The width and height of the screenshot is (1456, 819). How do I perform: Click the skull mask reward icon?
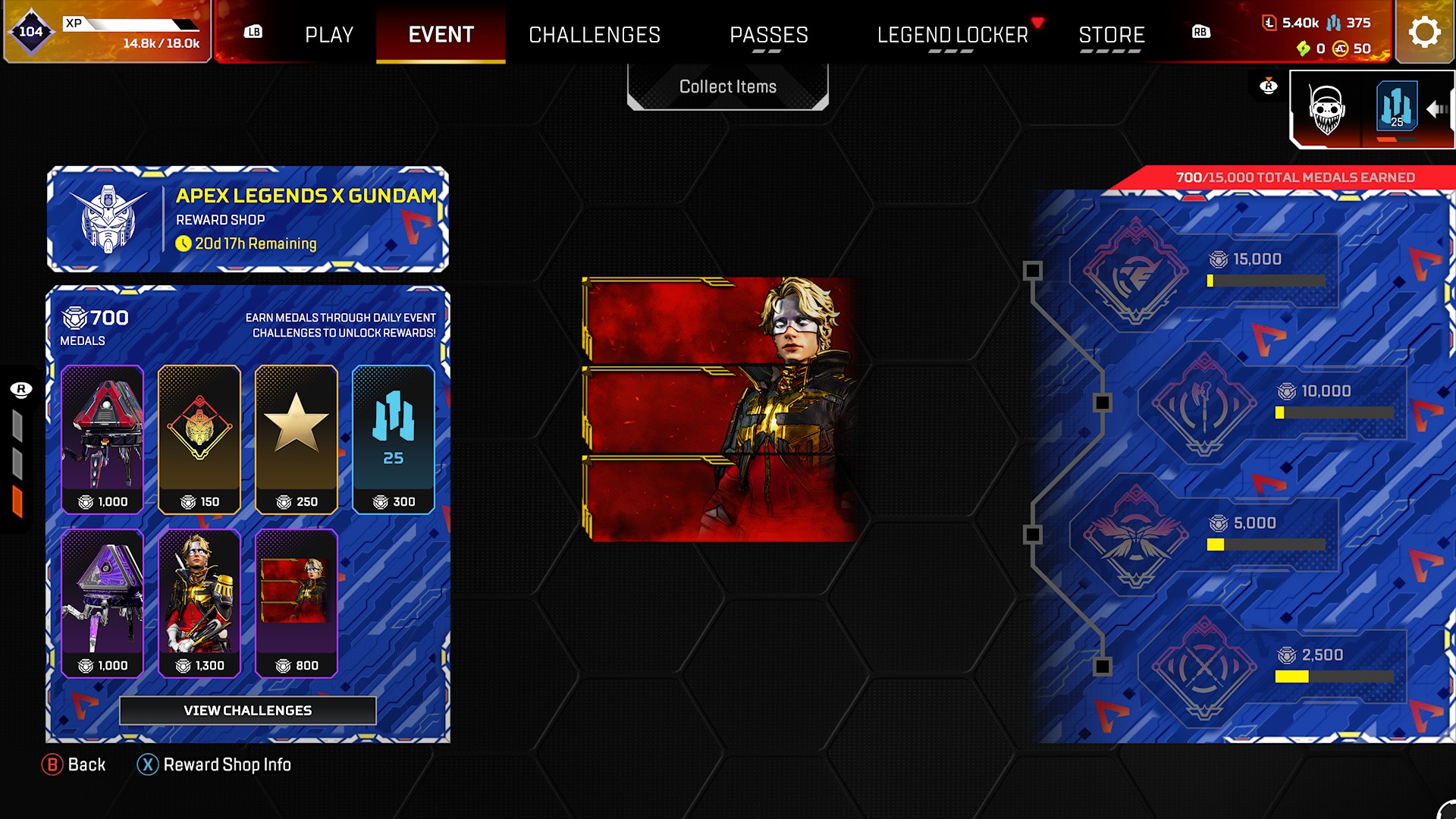1326,111
